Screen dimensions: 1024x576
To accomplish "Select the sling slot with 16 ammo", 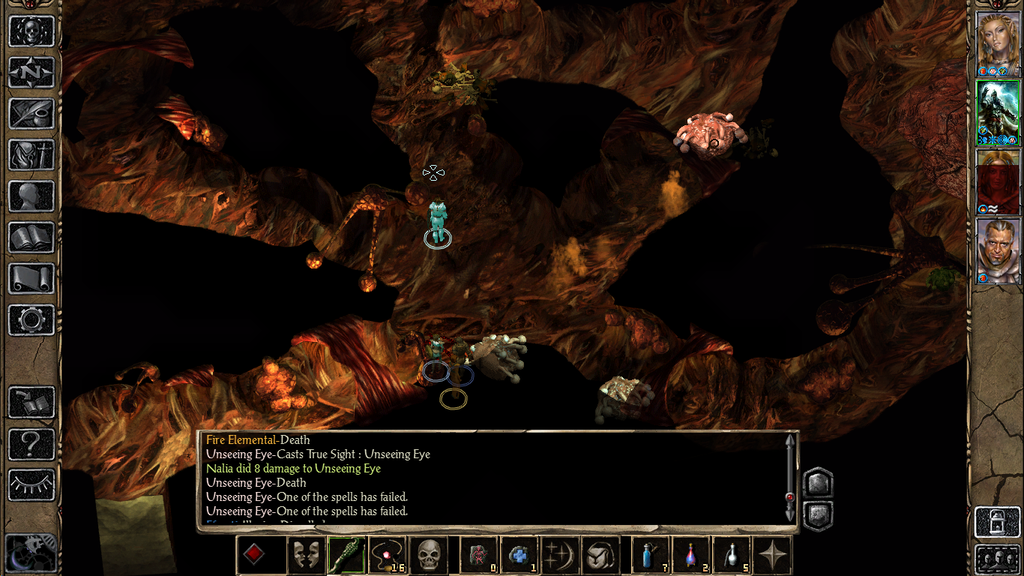I will [385, 555].
